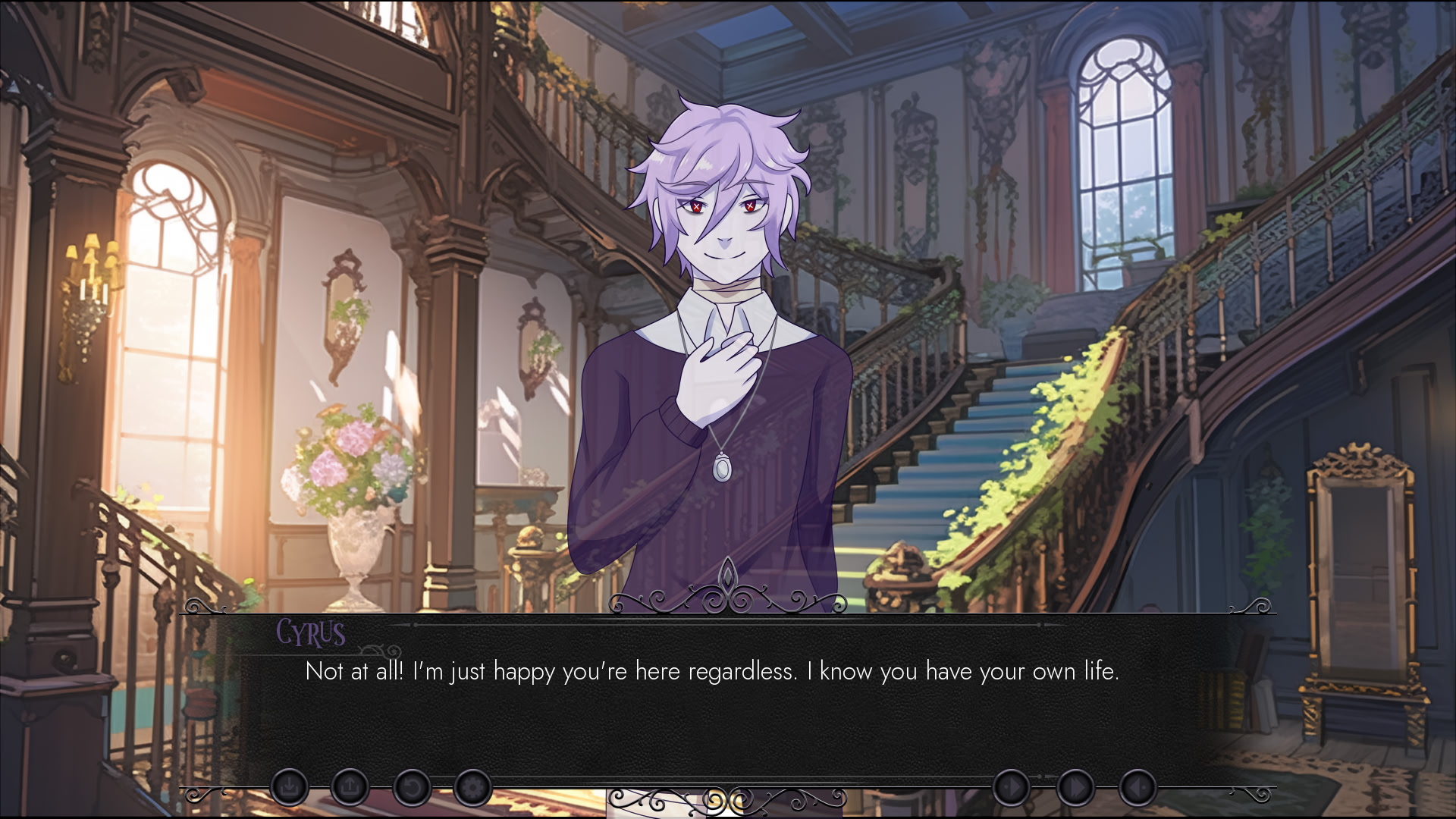Click the save game download-arrow button

pyautogui.click(x=289, y=788)
